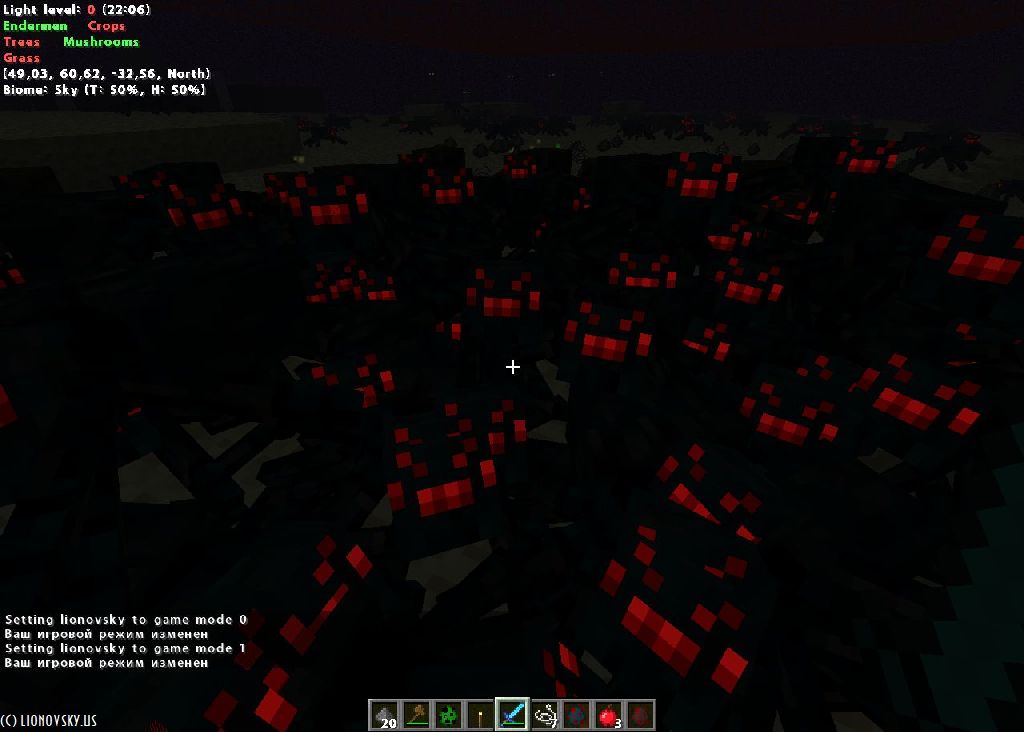This screenshot has height=732, width=1024.
Task: Select the dark red spawn egg slot
Action: point(640,715)
